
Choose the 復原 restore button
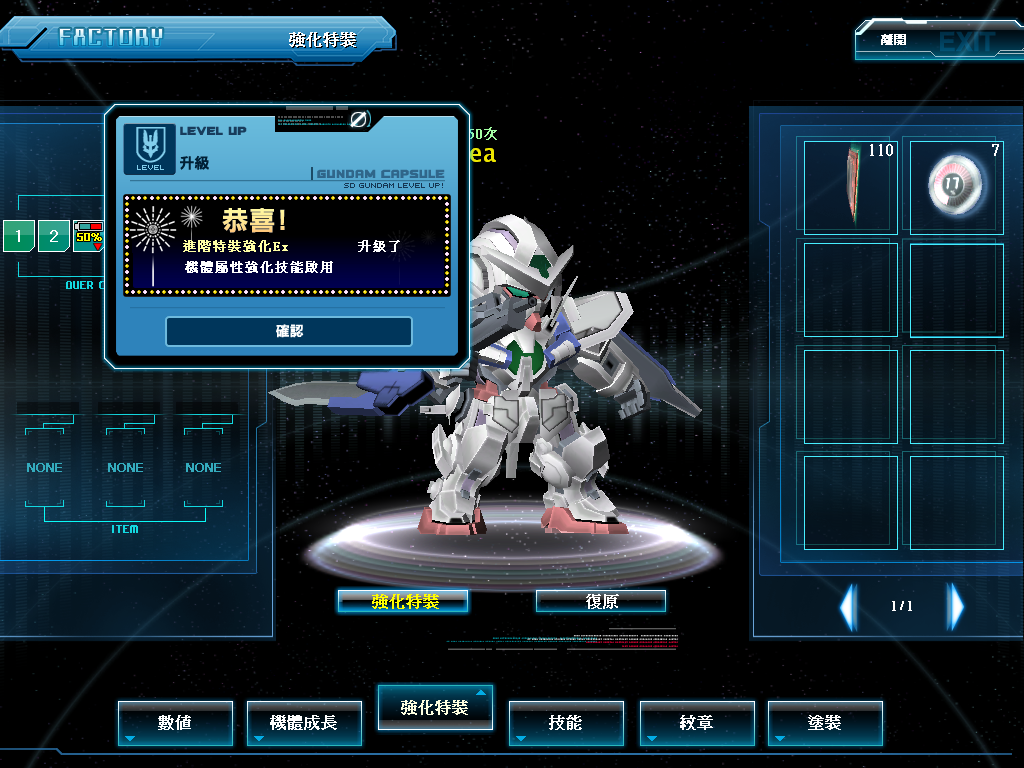click(x=601, y=601)
